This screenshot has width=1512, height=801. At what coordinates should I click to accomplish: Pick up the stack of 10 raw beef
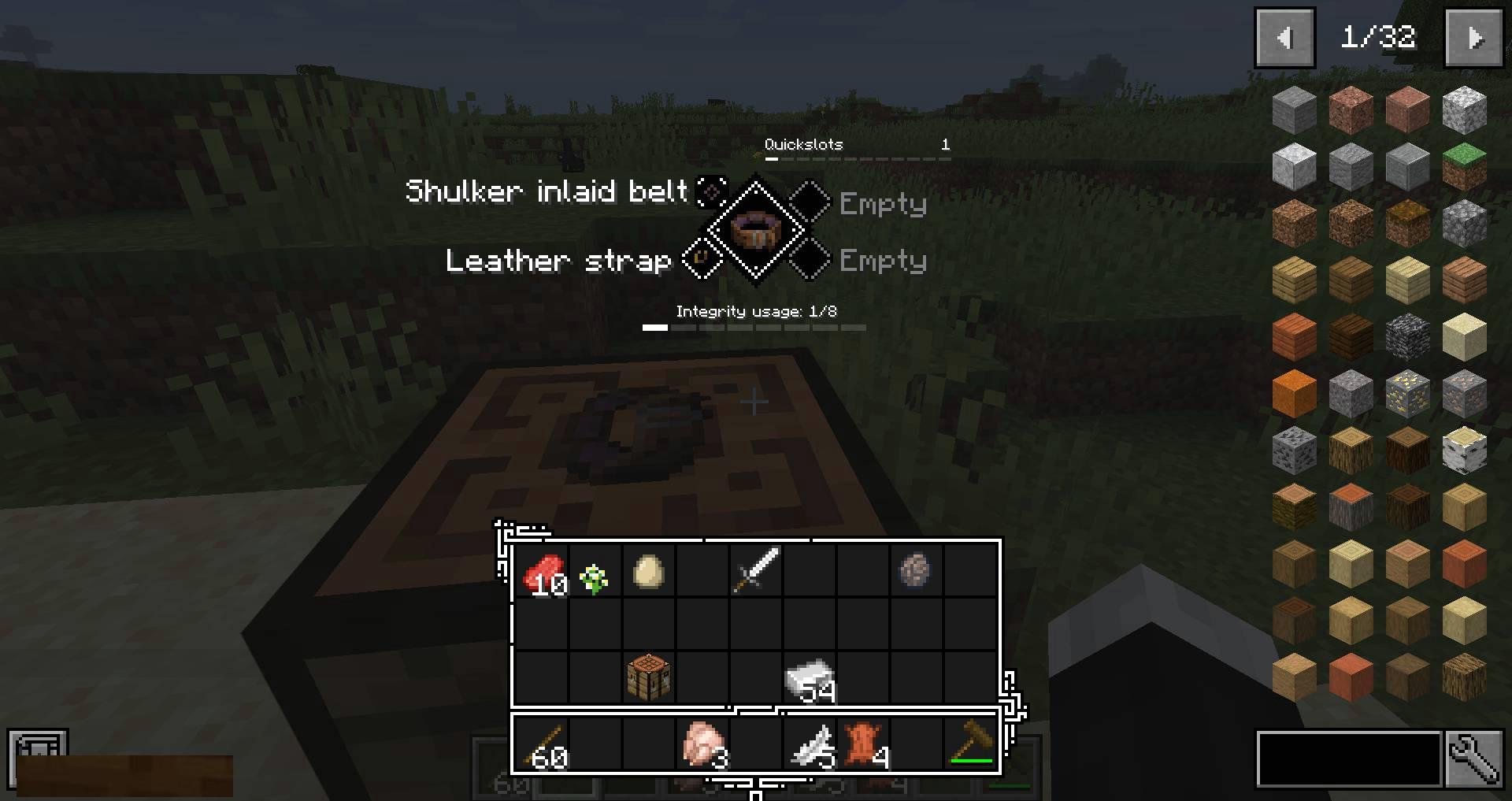coord(542,572)
